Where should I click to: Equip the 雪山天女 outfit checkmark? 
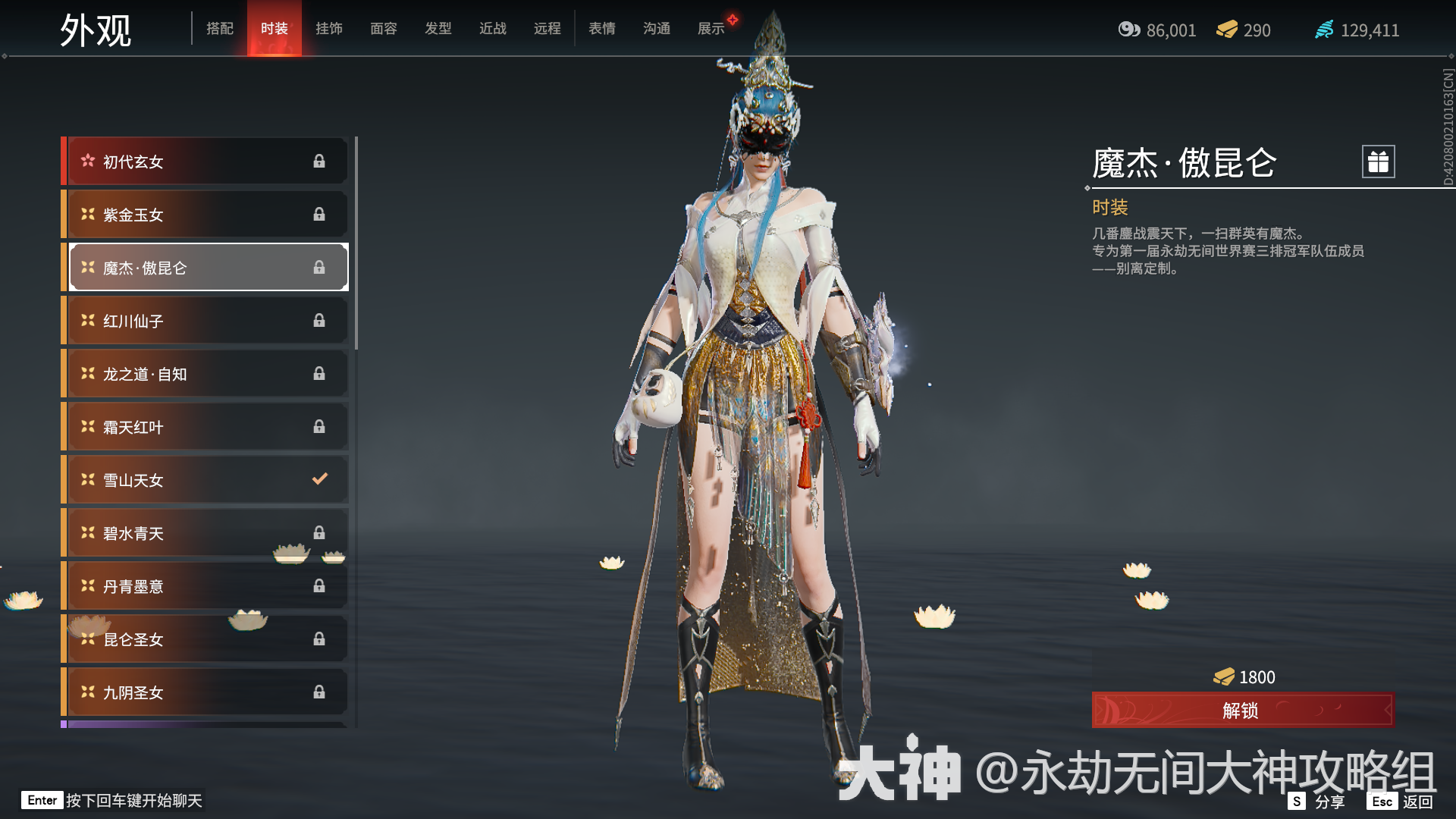coord(319,479)
